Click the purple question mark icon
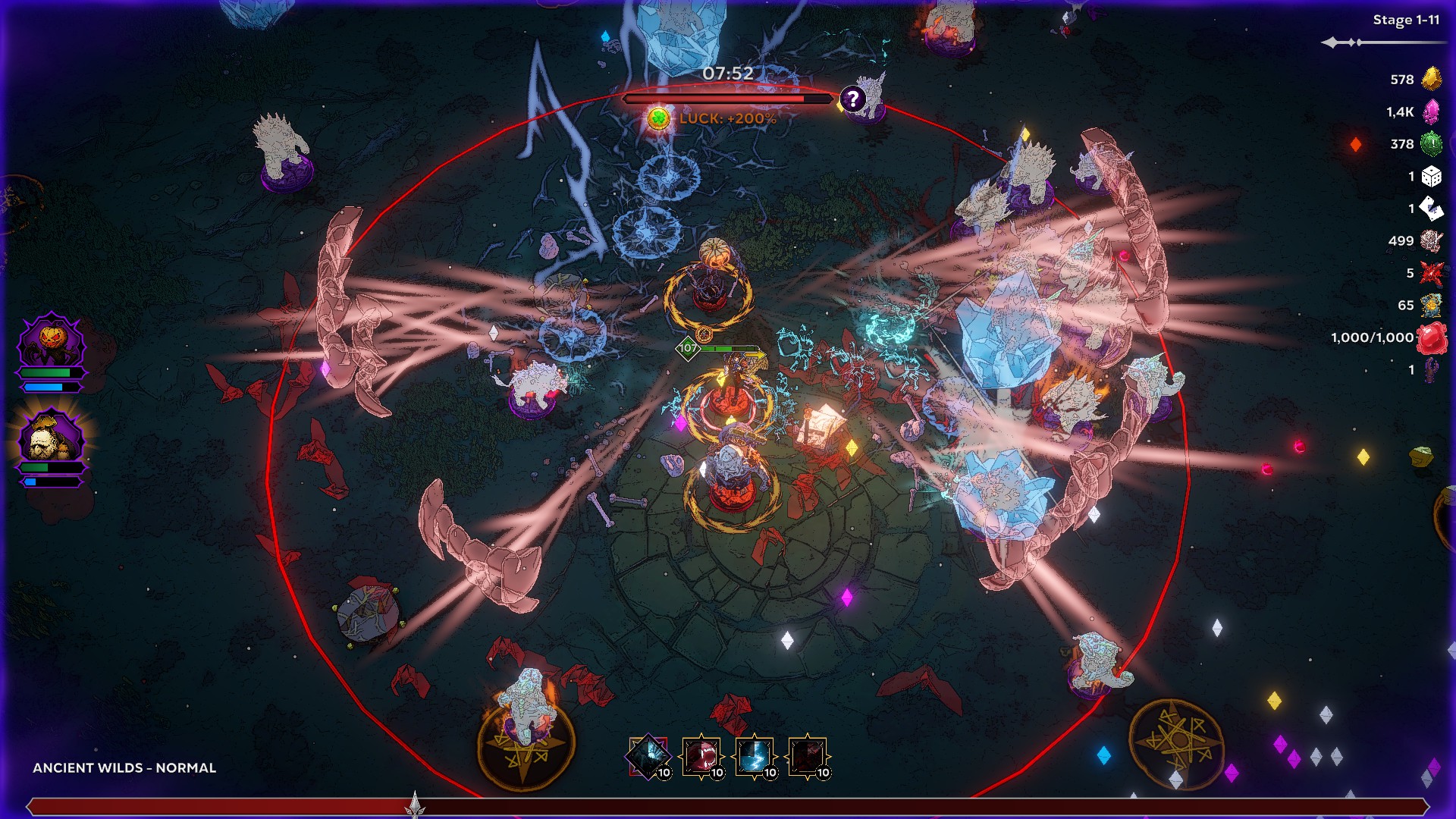 pyautogui.click(x=853, y=99)
